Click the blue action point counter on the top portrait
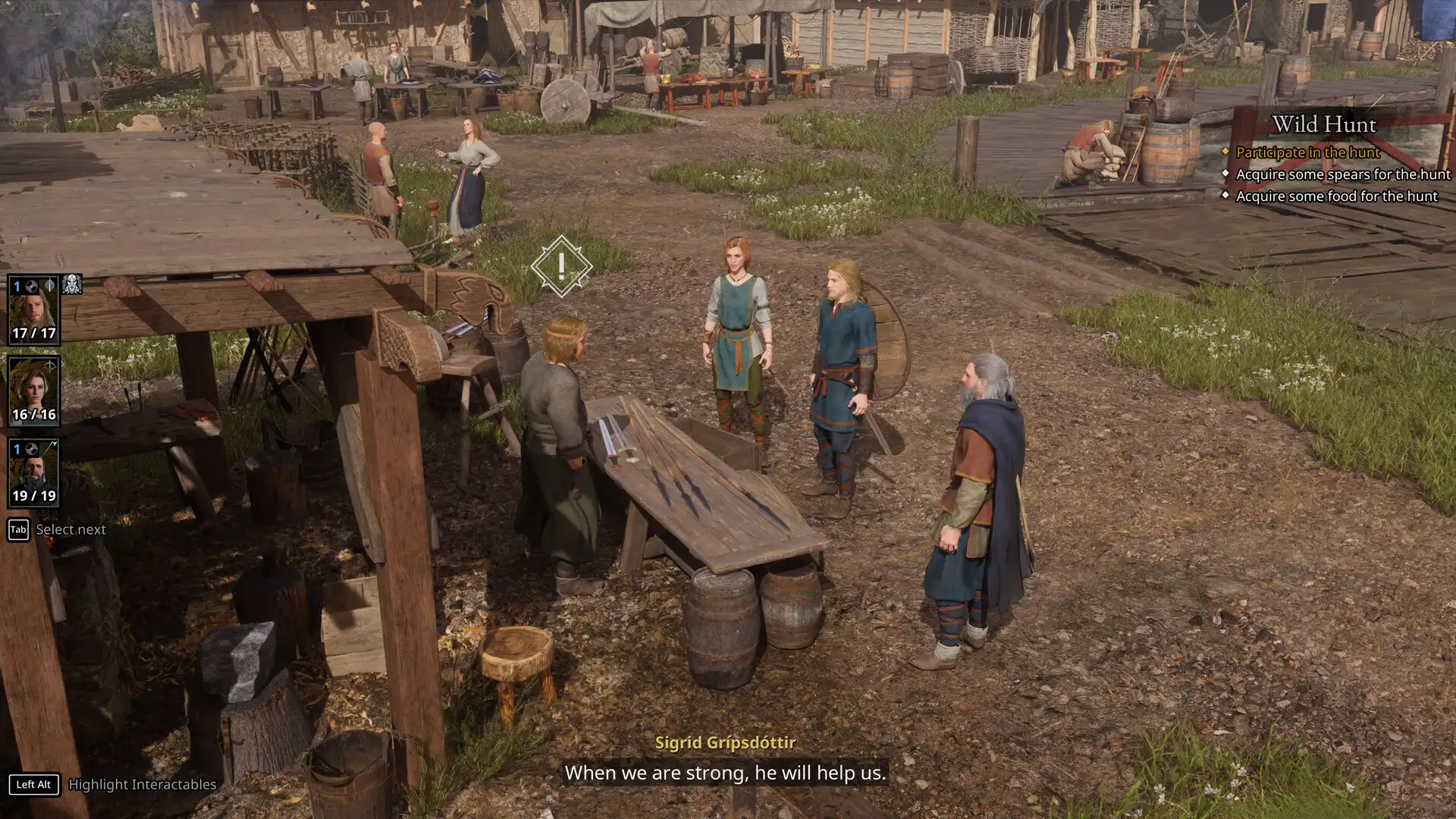The image size is (1456, 819). [x=15, y=285]
